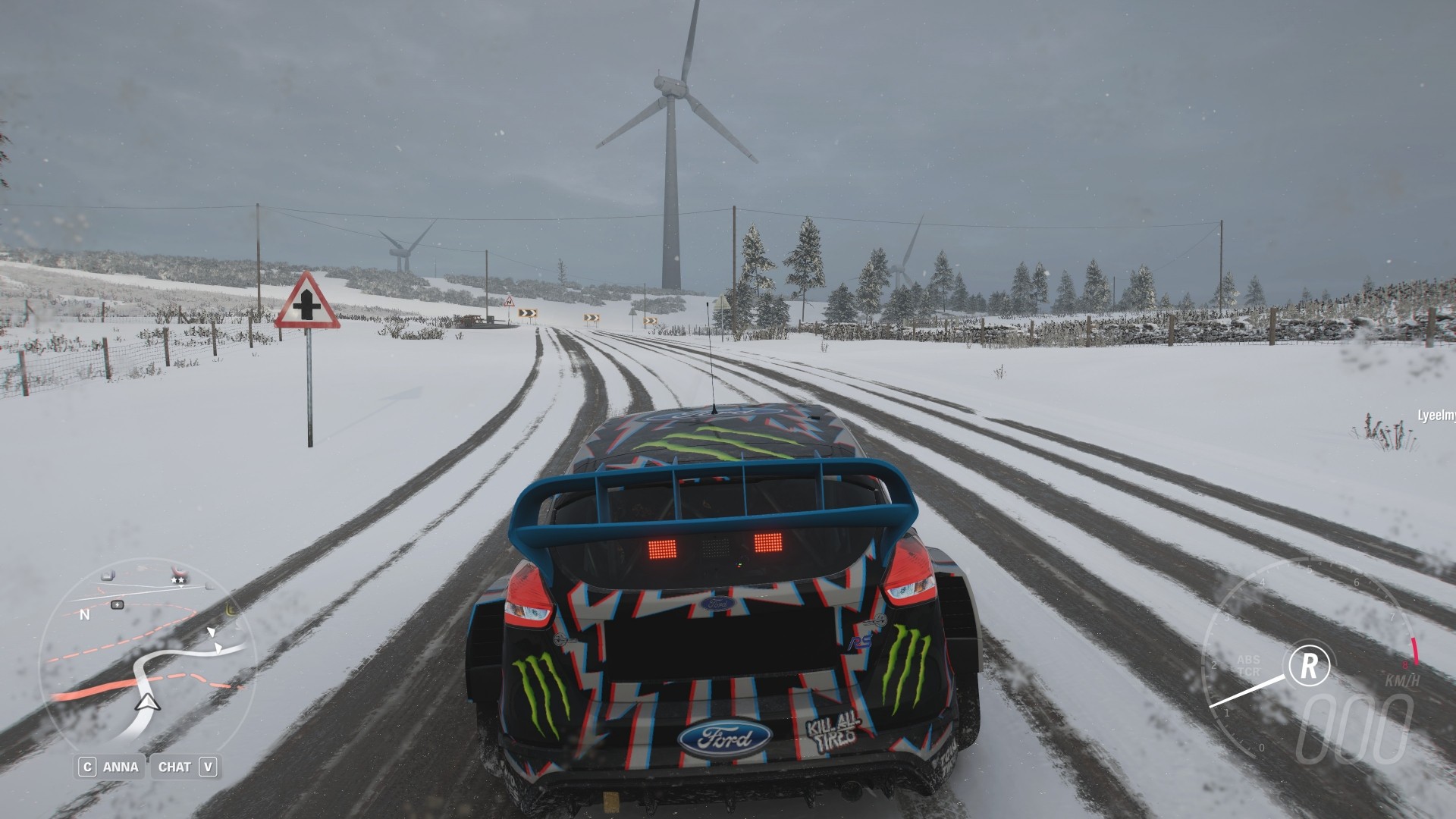Select the Lyeelmy player name tag

click(x=1436, y=415)
